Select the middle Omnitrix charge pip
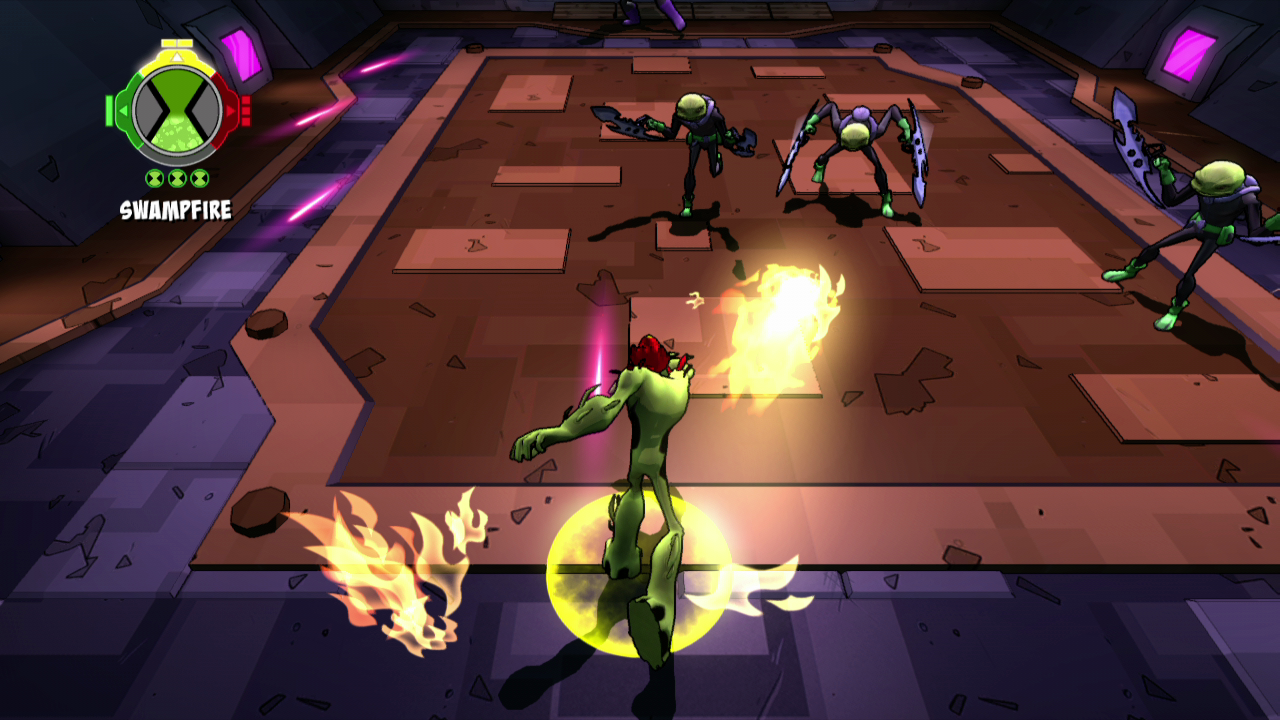 pos(176,177)
